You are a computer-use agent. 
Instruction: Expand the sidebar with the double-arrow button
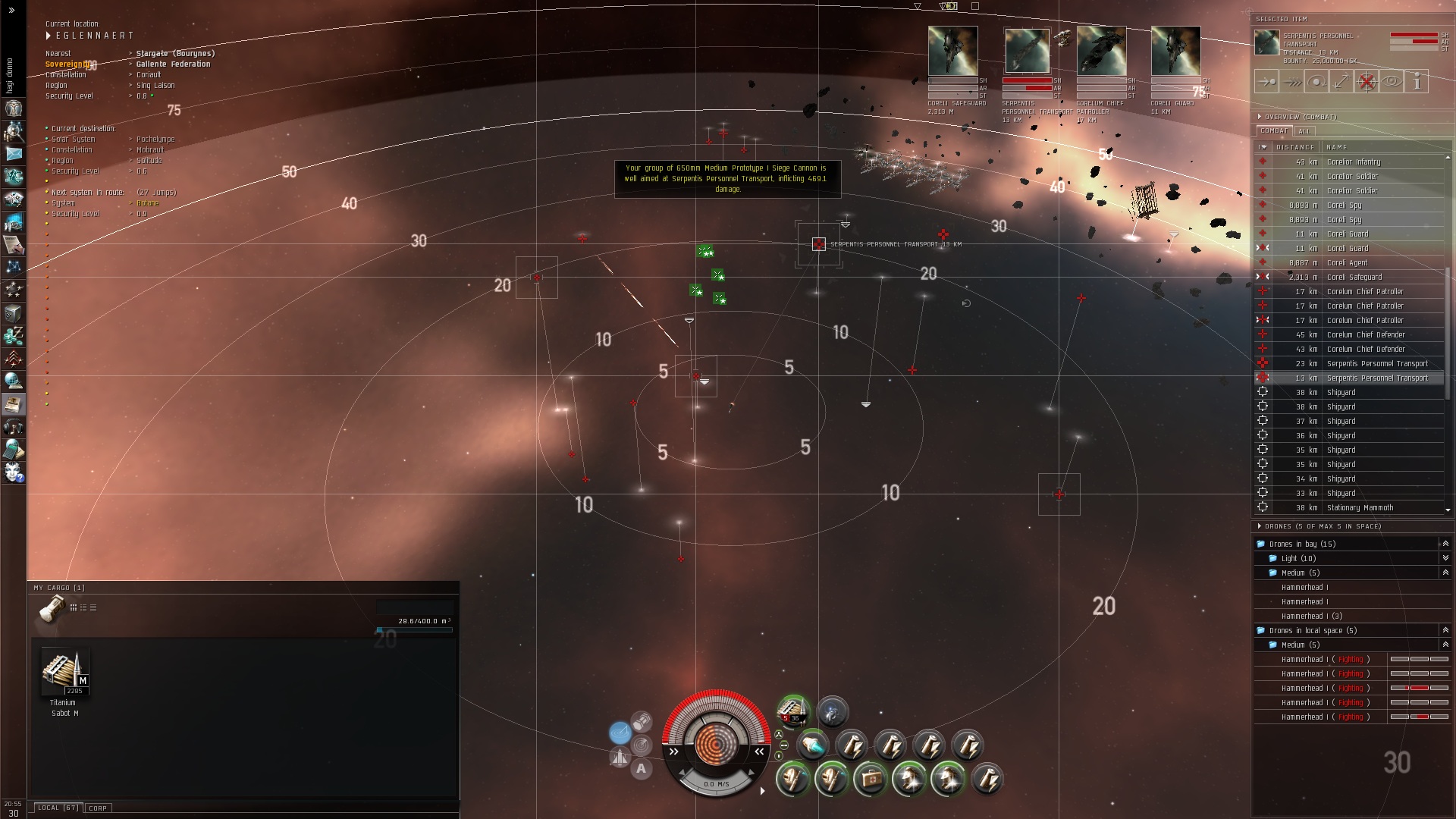11,10
